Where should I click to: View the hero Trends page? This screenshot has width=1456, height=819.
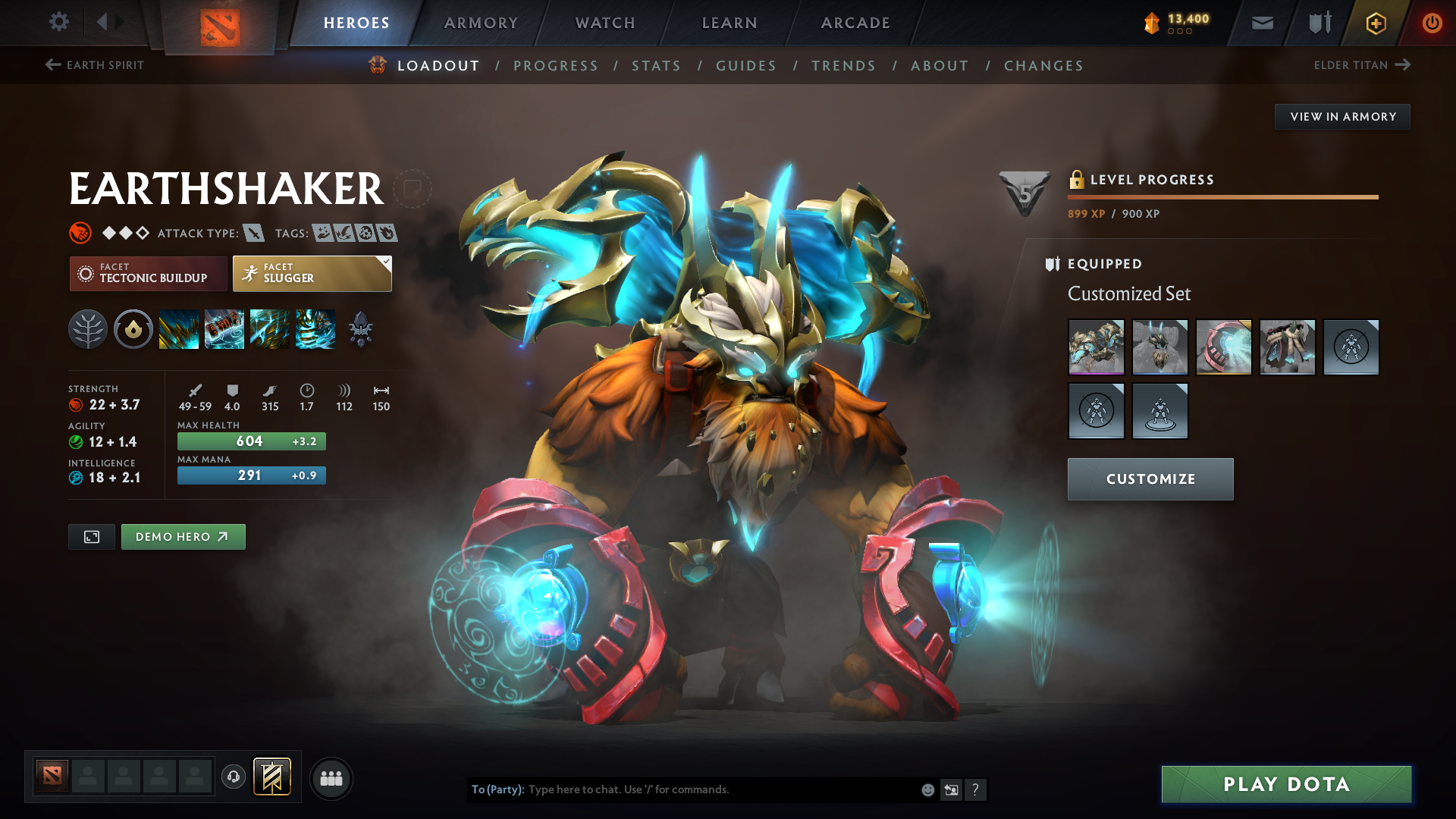tap(843, 66)
